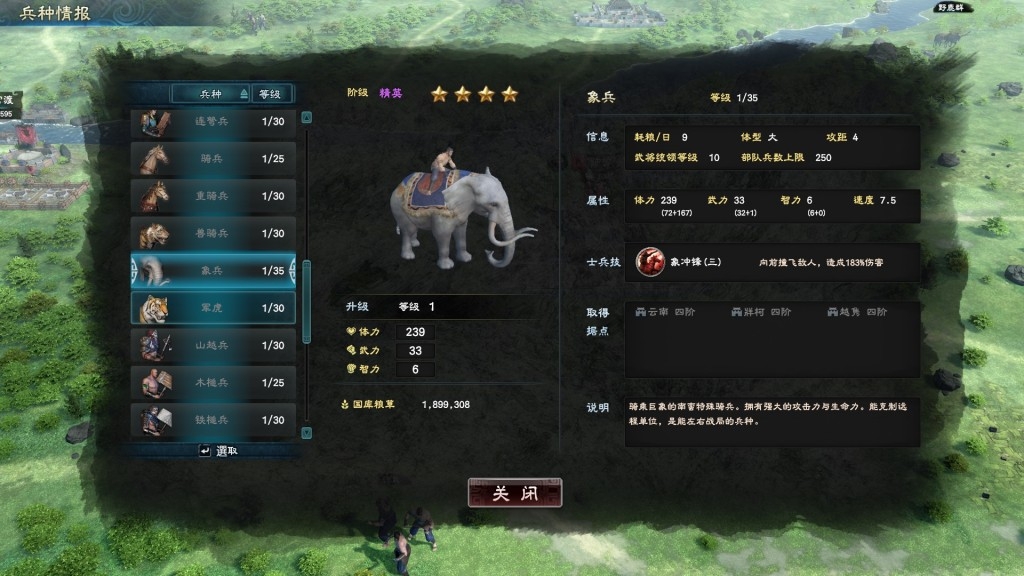Select the 骑兵 cavalry row

[x=213, y=159]
